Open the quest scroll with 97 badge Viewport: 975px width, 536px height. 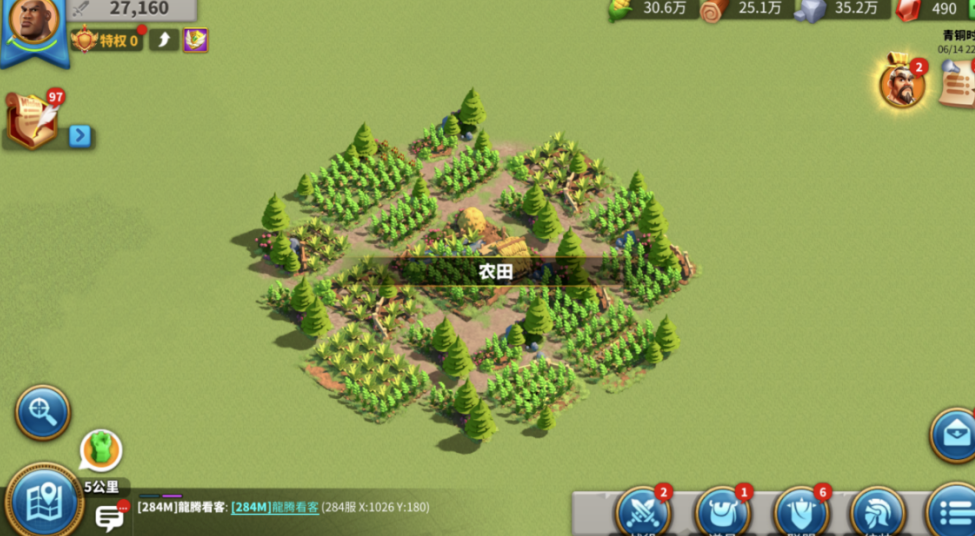tap(32, 121)
